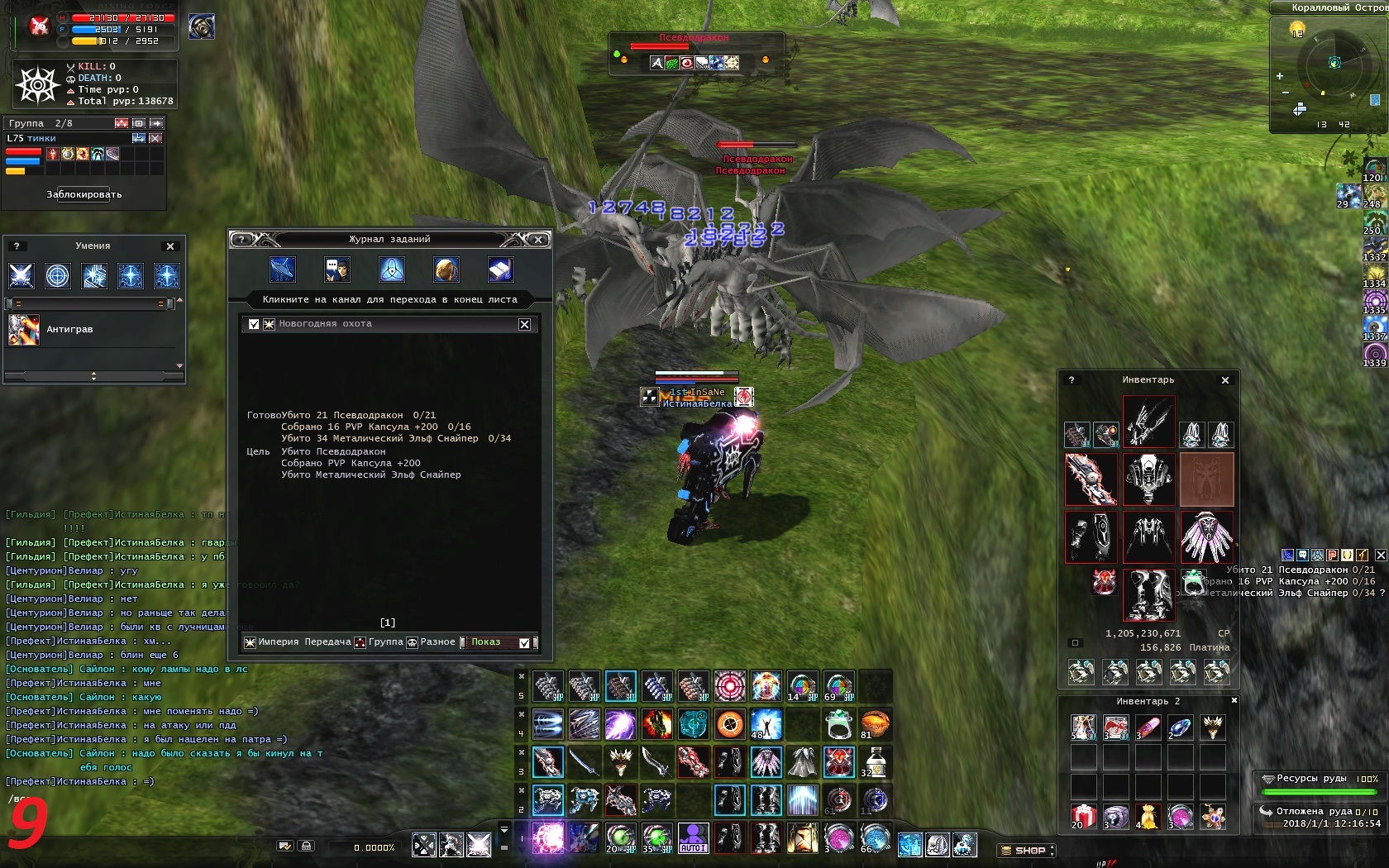The image size is (1389, 868).
Task: Close the Инвентарь 2 panel
Action: click(x=1234, y=701)
